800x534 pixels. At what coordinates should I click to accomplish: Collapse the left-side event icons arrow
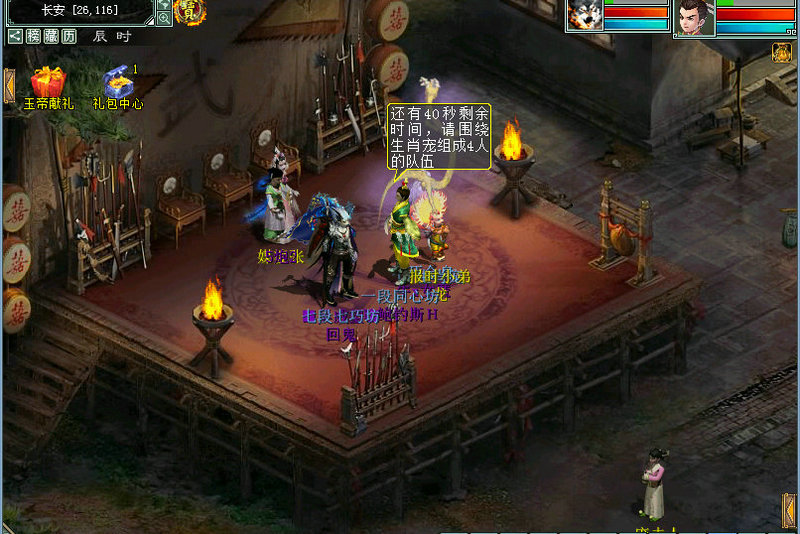[9, 85]
